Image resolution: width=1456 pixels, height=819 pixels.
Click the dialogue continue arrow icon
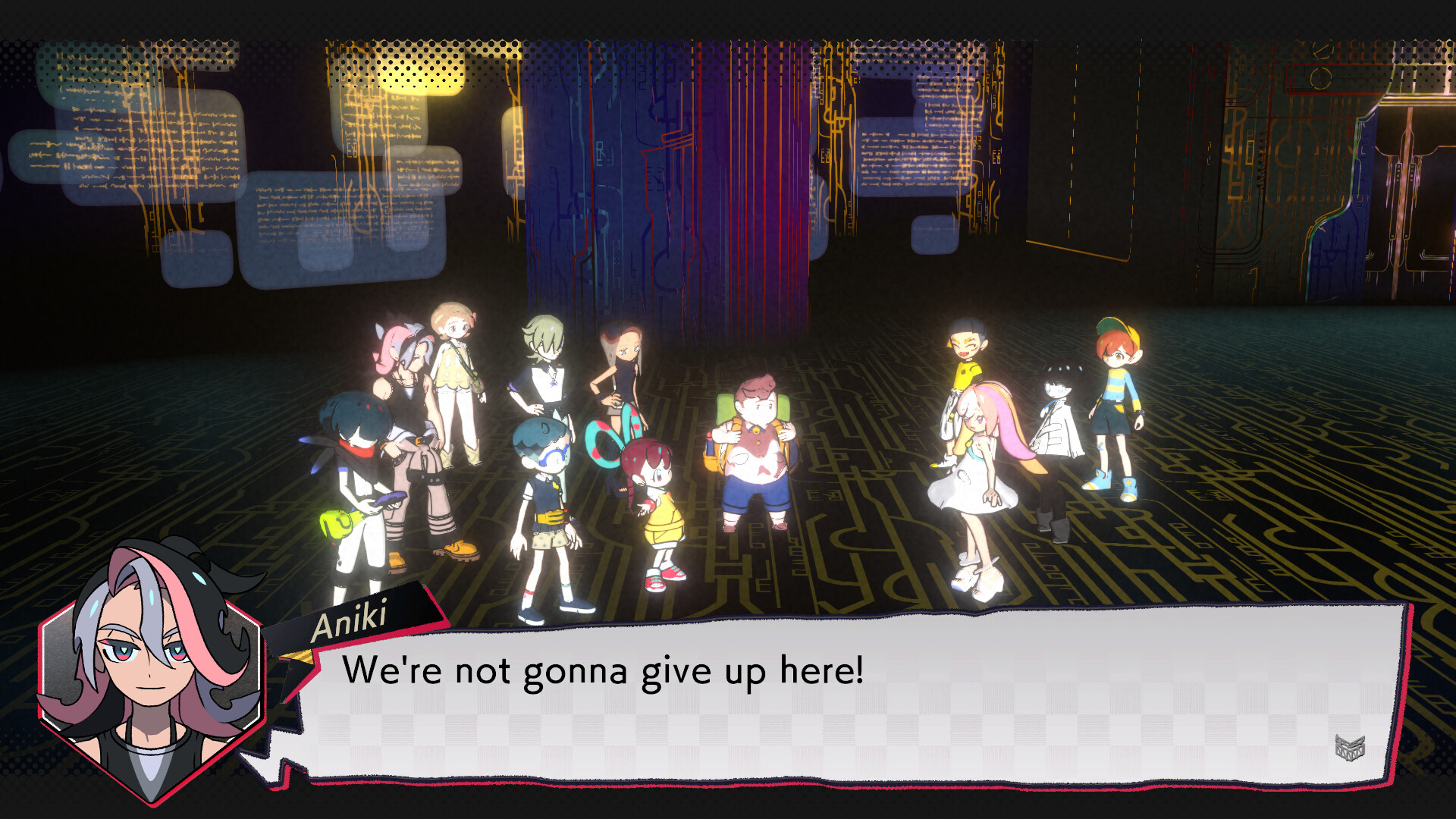pos(1350,747)
